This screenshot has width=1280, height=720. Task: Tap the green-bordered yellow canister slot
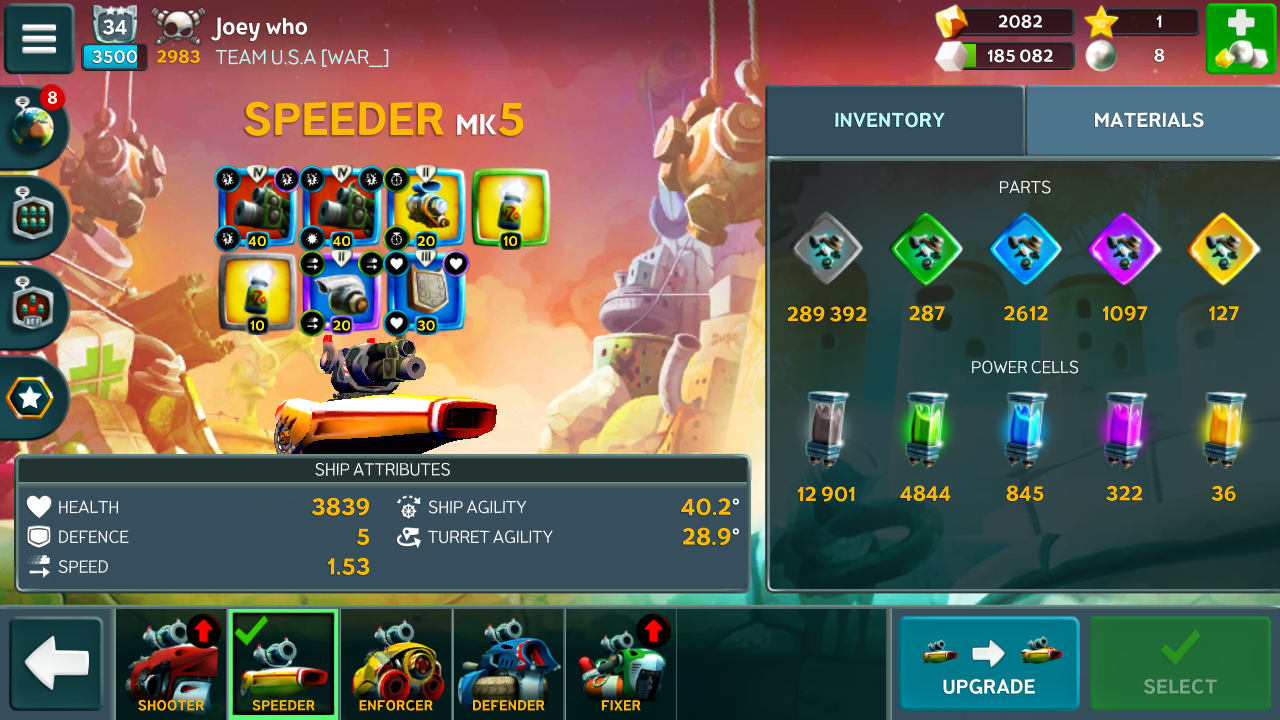(x=510, y=208)
